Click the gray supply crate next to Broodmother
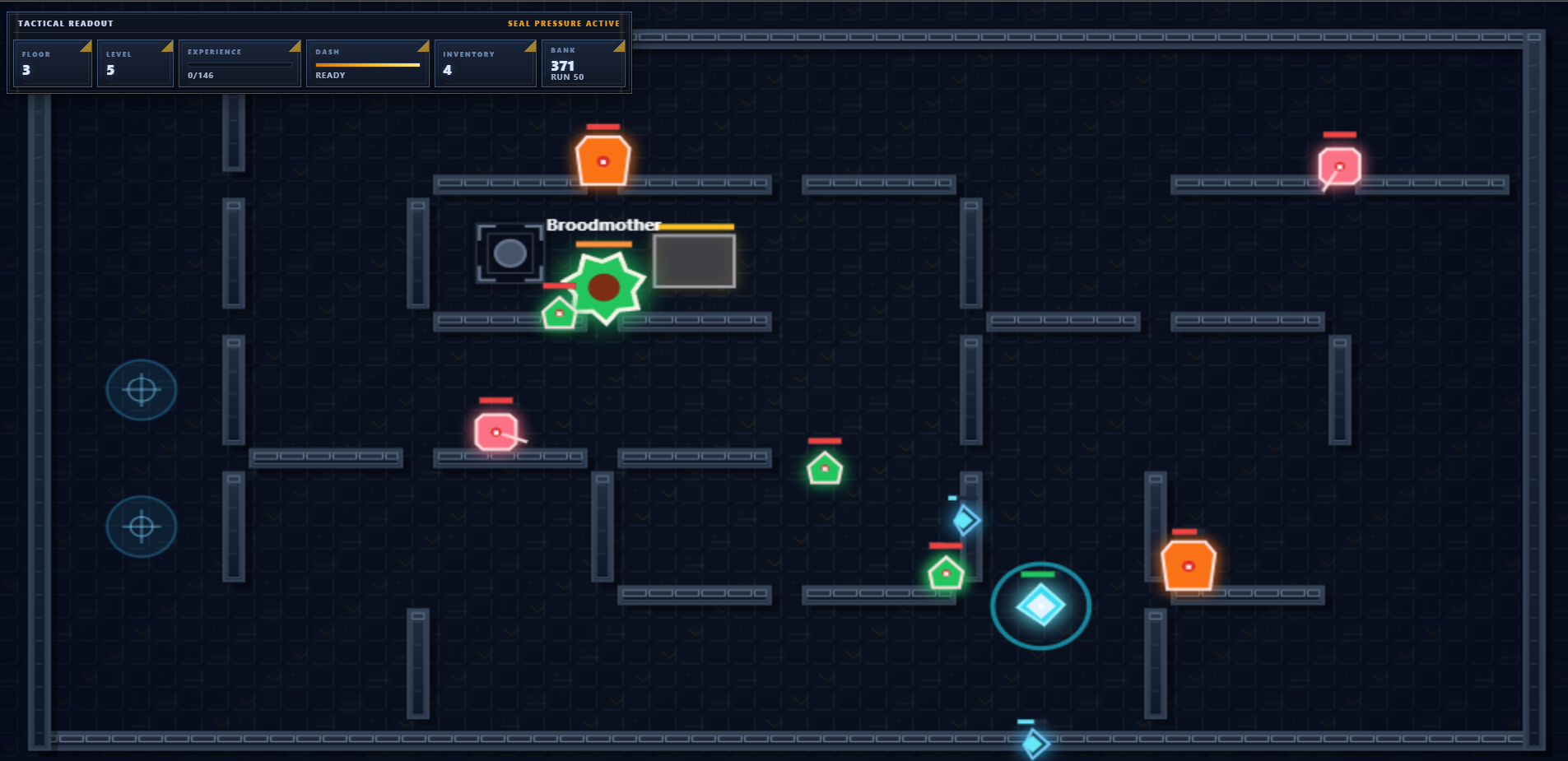 (694, 260)
